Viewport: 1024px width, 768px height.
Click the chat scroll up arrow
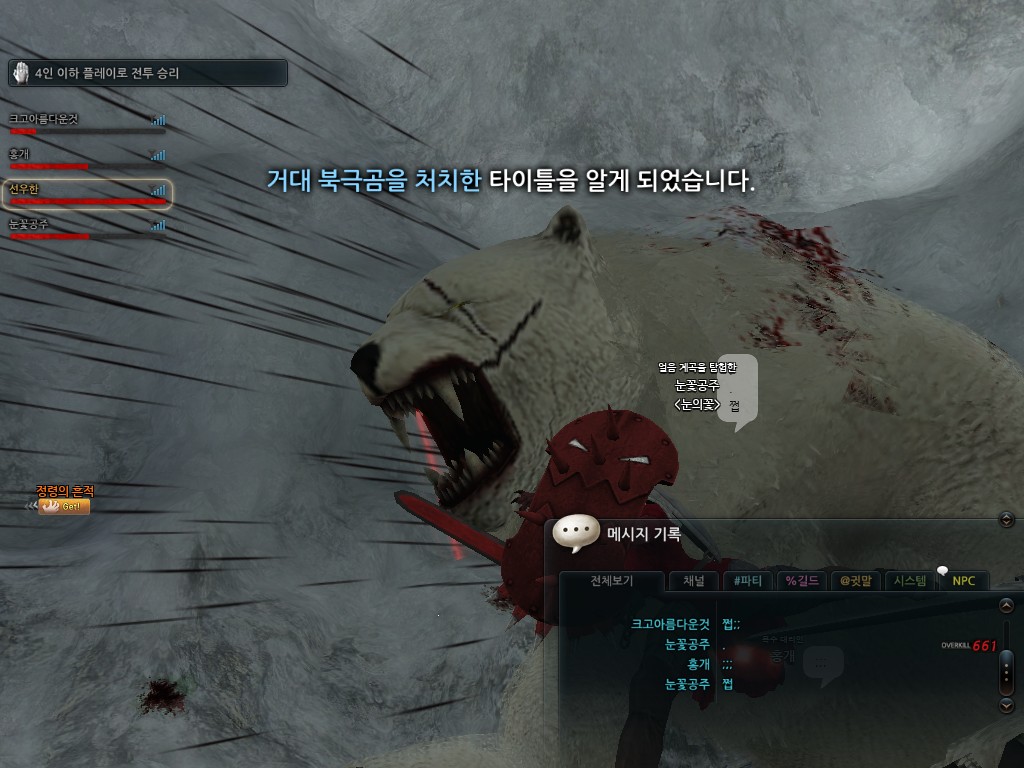[x=1007, y=606]
